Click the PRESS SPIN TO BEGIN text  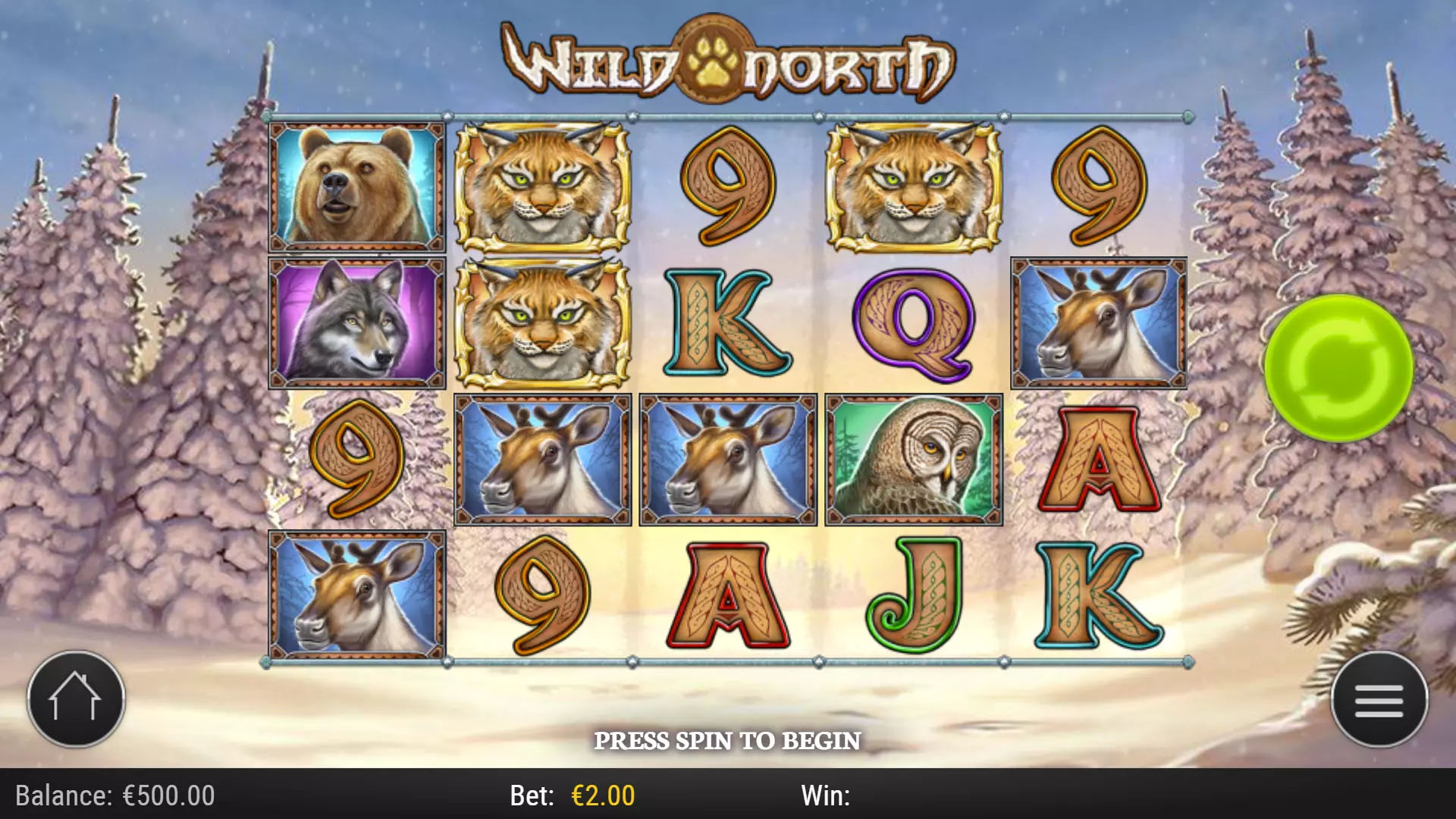point(728,739)
